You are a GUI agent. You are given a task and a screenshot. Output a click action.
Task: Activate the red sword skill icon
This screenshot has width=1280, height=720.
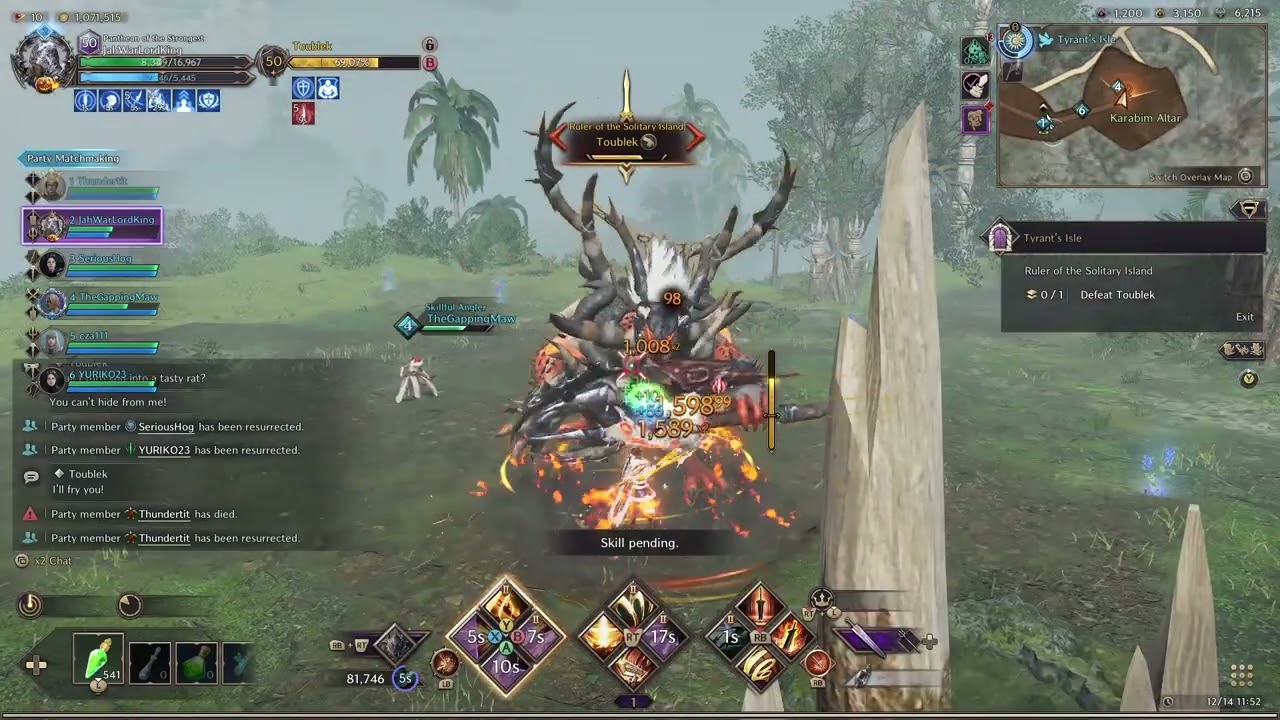tap(761, 605)
